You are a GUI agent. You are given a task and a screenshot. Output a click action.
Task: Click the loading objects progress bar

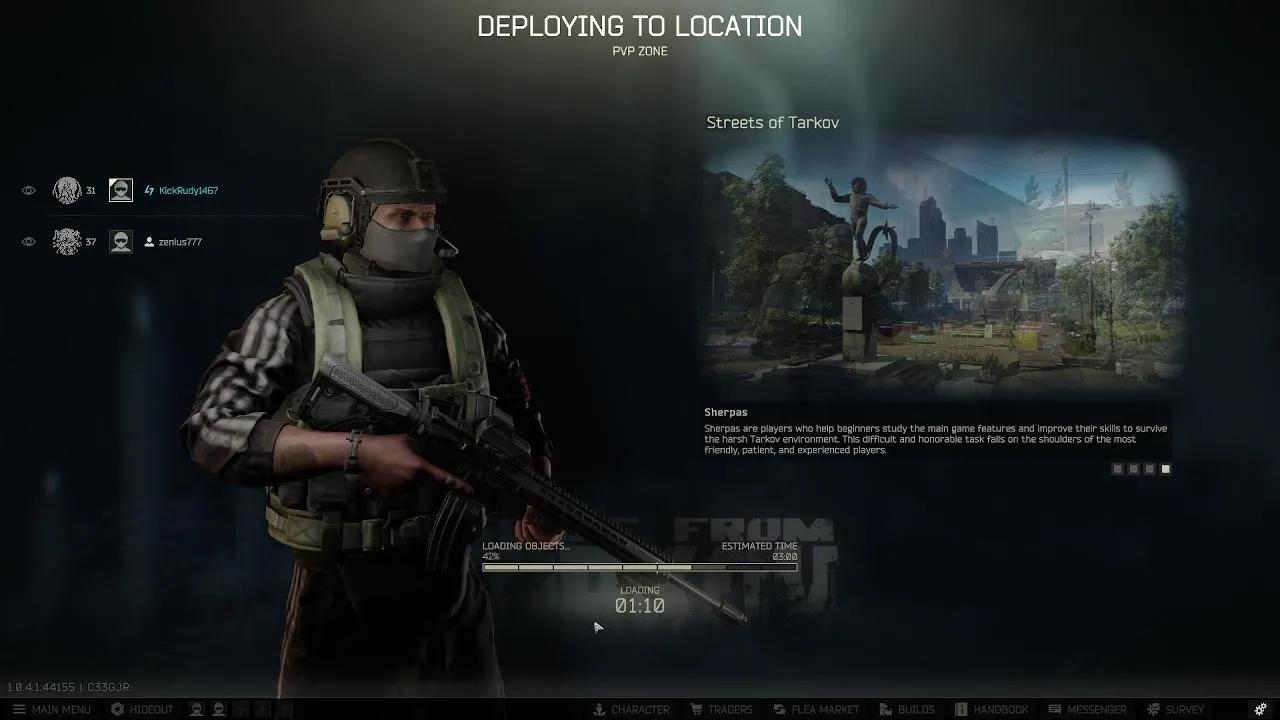point(640,567)
